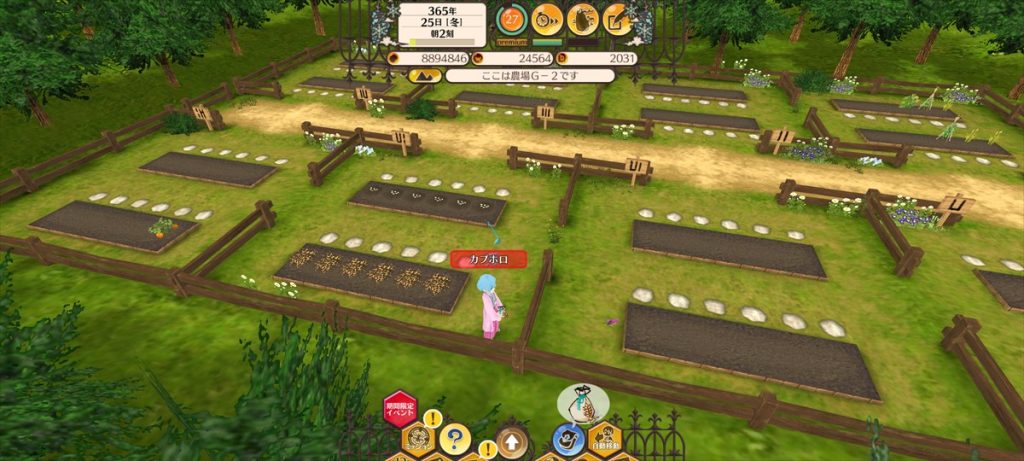Viewport: 1024px width, 461px height.
Task: Click the fast-forward time clock icon
Action: point(547,18)
